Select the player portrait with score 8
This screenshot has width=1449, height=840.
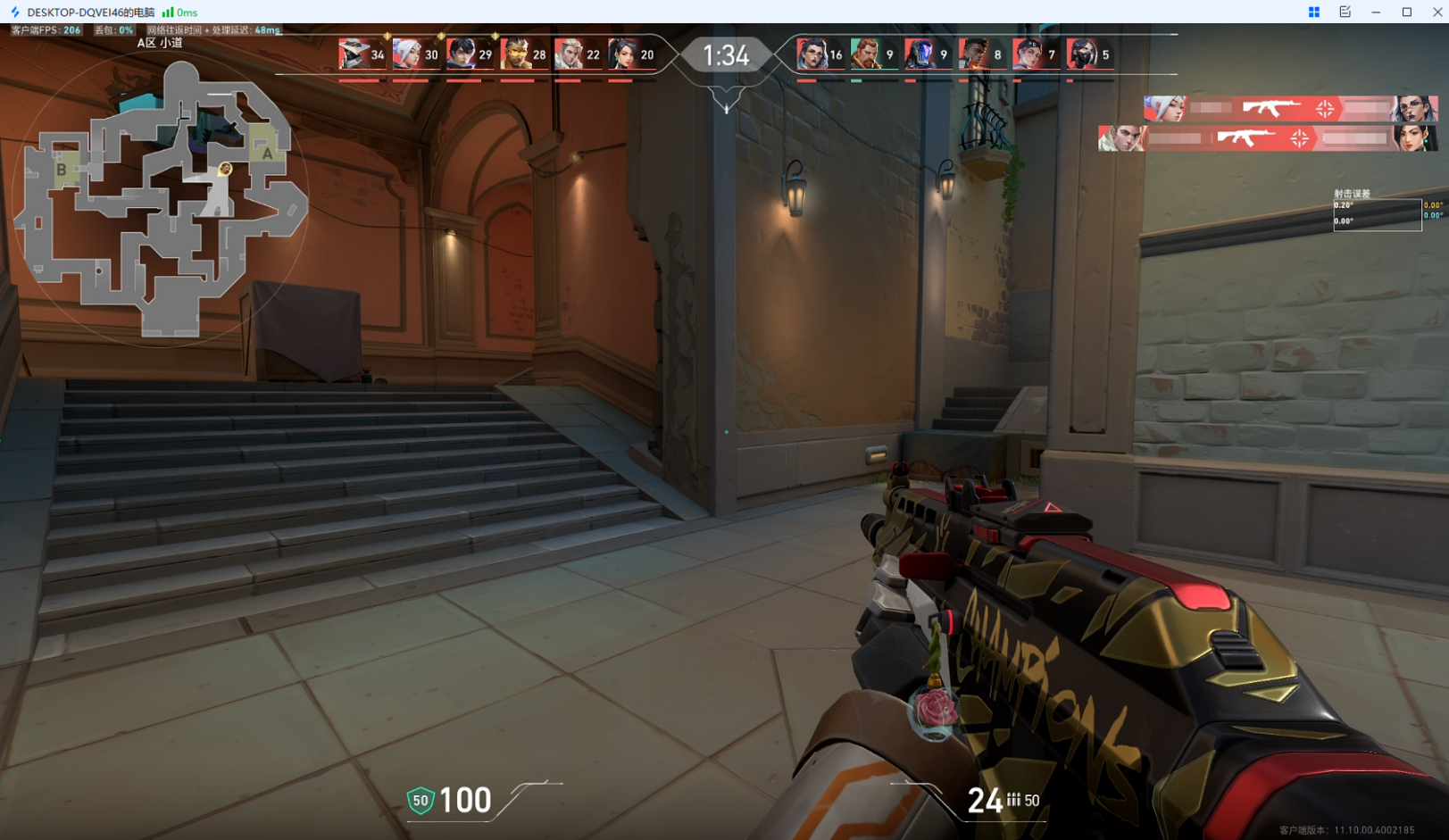(973, 54)
